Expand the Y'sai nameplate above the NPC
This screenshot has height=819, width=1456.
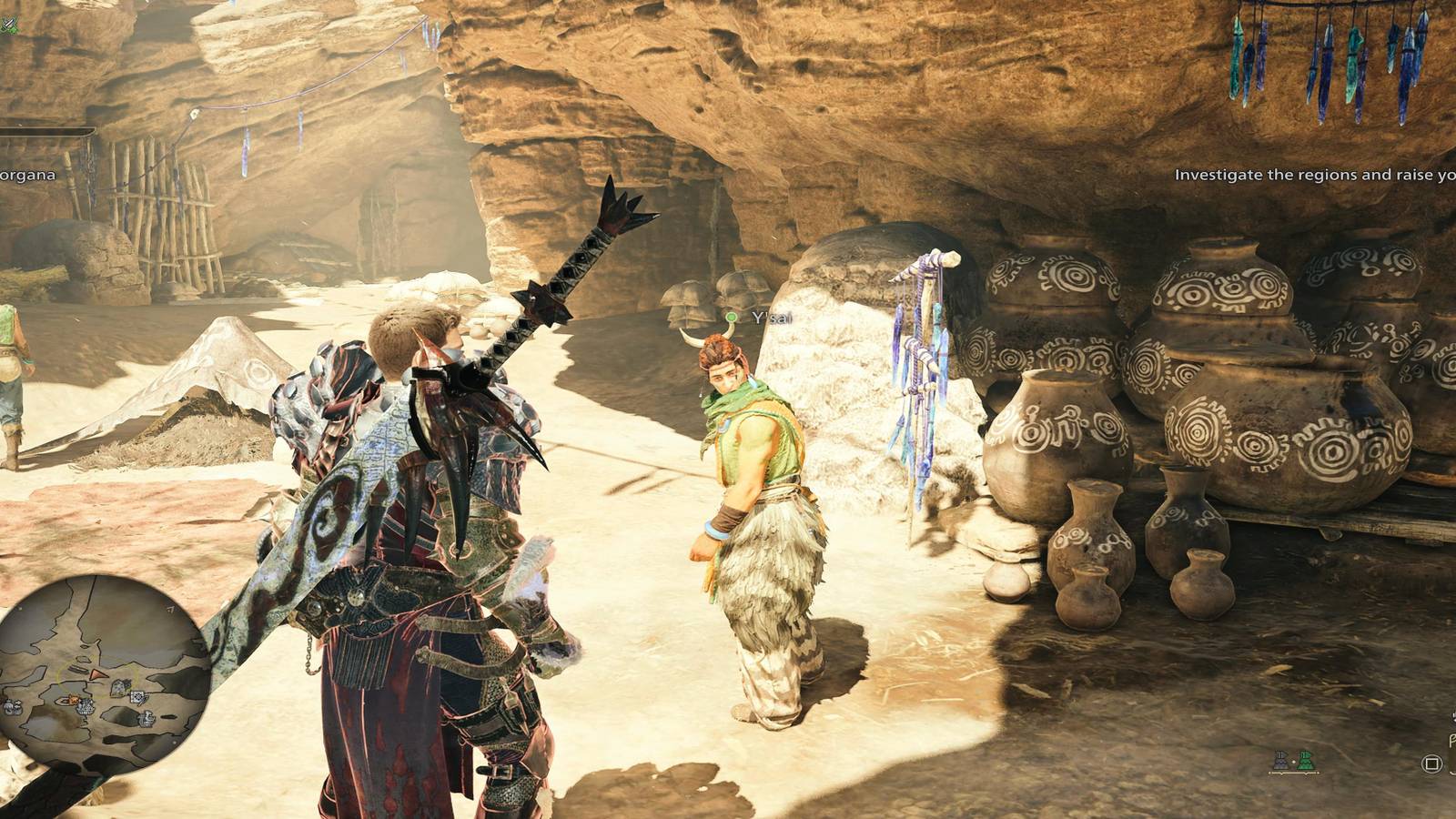(x=764, y=319)
